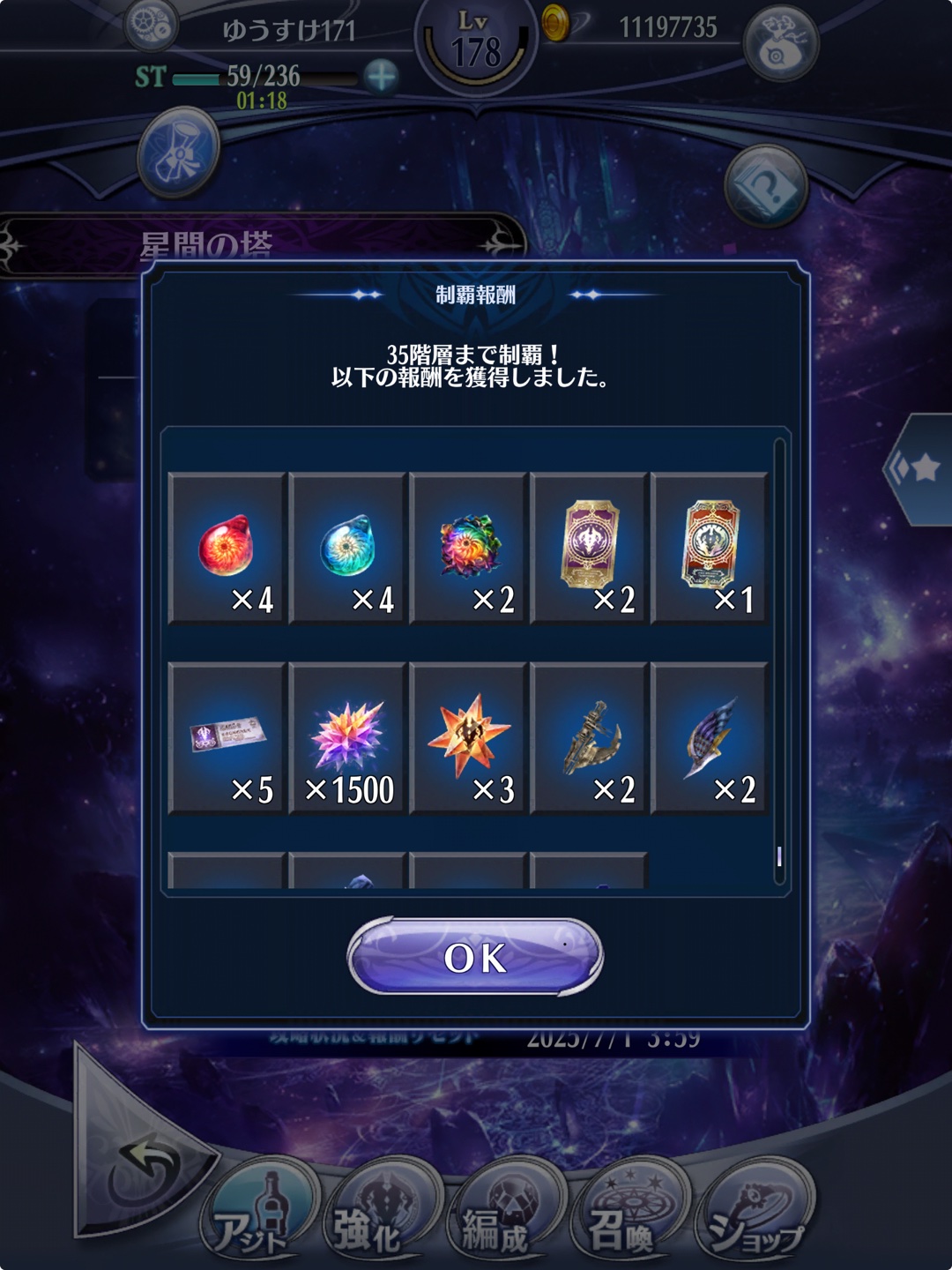Select the rainbow orb reward slot
Image resolution: width=952 pixels, height=1270 pixels.
click(468, 549)
